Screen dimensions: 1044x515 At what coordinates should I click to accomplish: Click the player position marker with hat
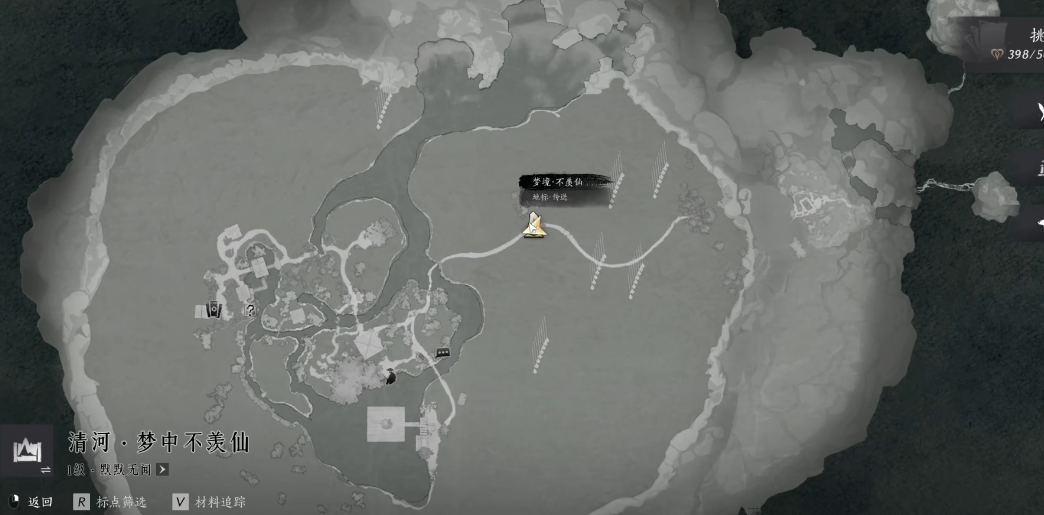tap(391, 376)
